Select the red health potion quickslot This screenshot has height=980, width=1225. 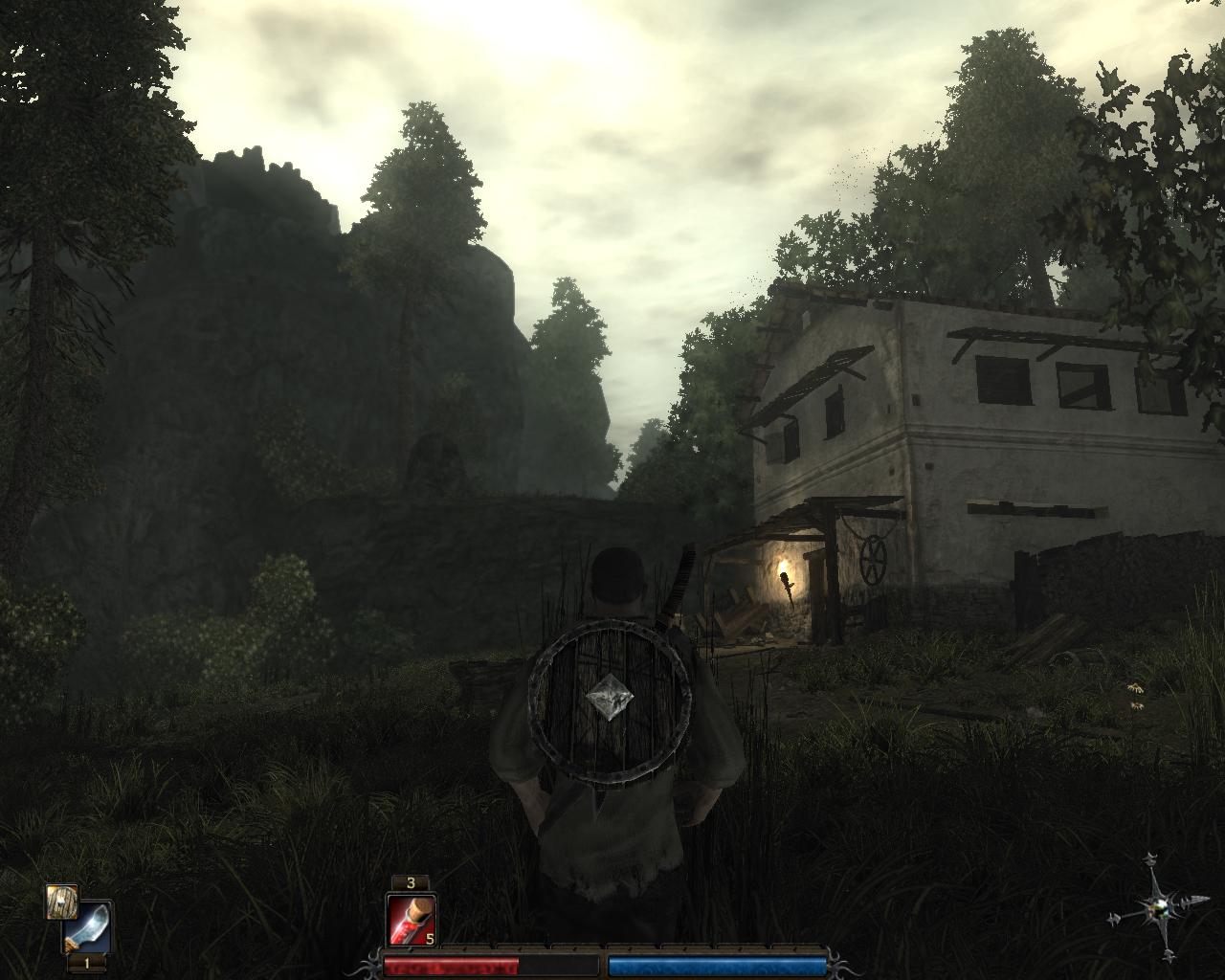tap(412, 920)
